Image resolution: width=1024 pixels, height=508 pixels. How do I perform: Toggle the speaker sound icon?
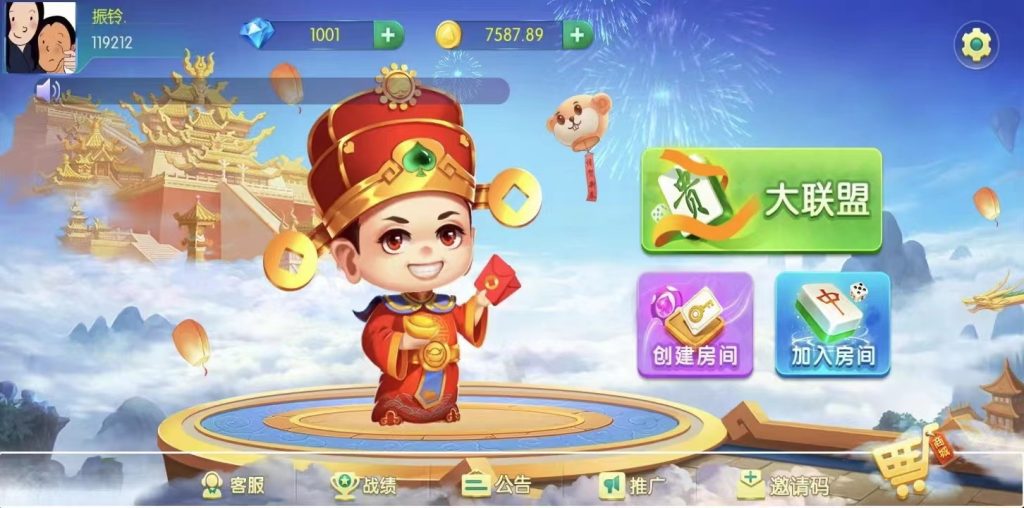(x=47, y=91)
